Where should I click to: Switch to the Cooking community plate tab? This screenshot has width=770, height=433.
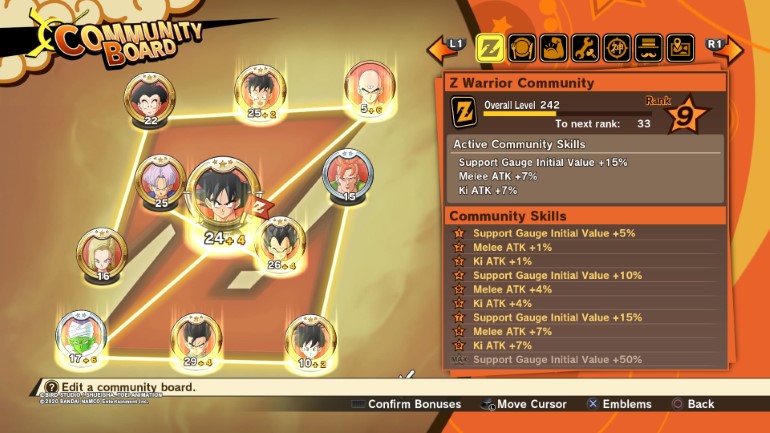click(522, 47)
